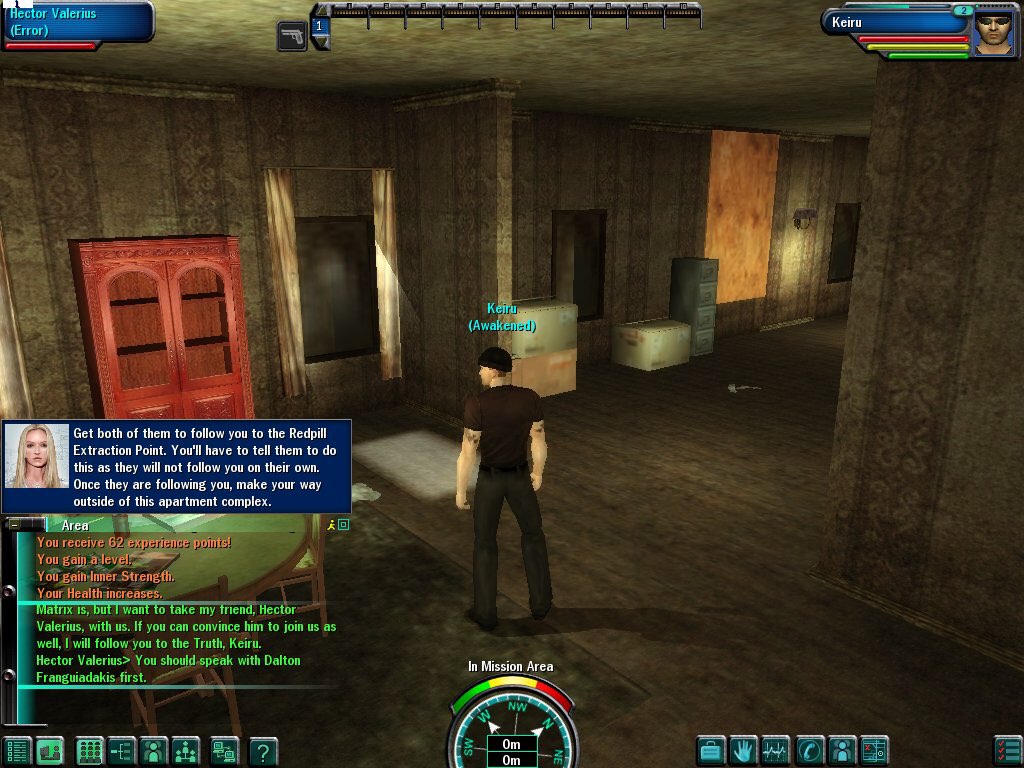
Task: Open the briefcase inventory icon
Action: pyautogui.click(x=711, y=750)
